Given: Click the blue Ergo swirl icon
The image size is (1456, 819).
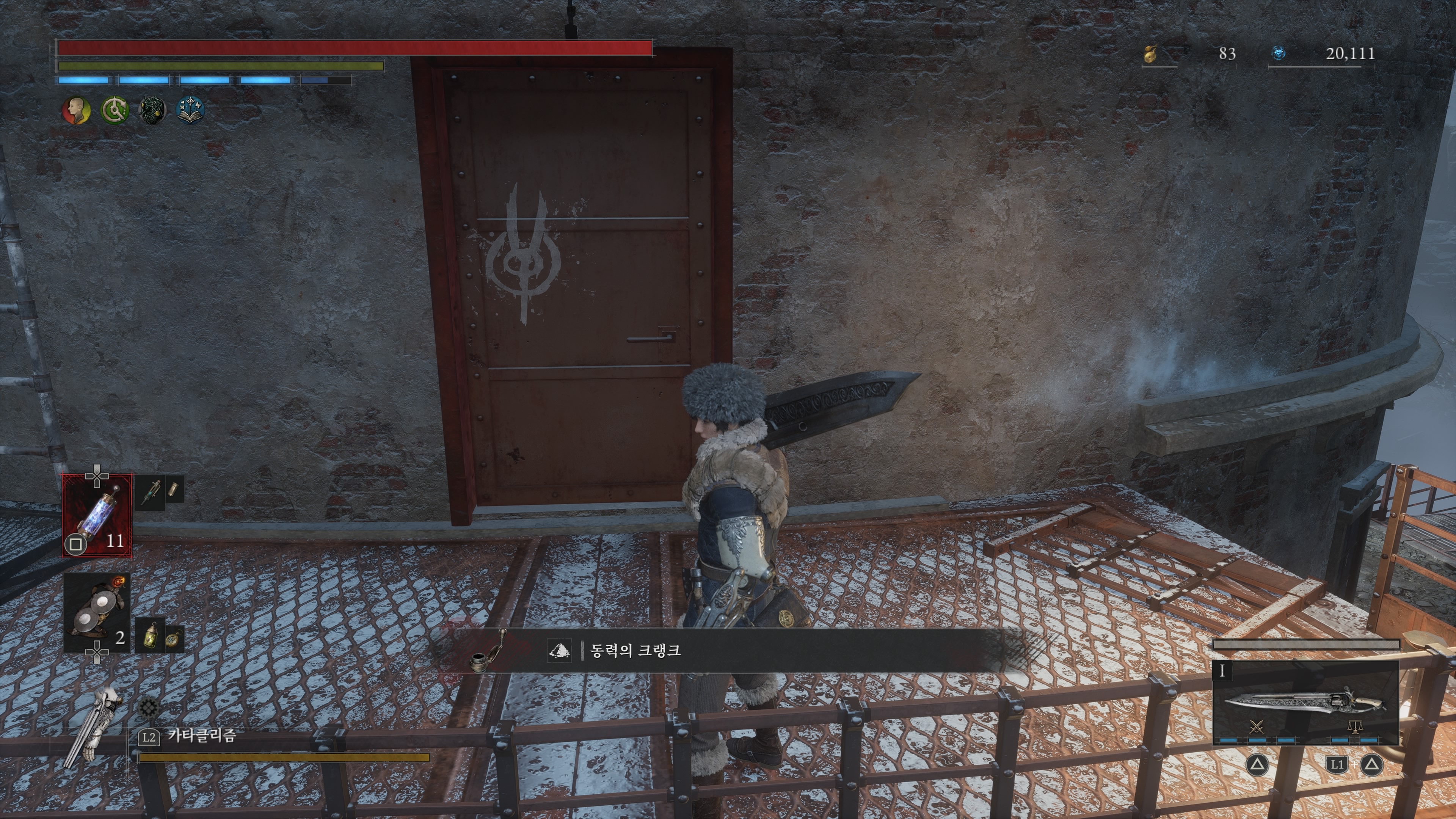Looking at the screenshot, I should pos(1279,53).
